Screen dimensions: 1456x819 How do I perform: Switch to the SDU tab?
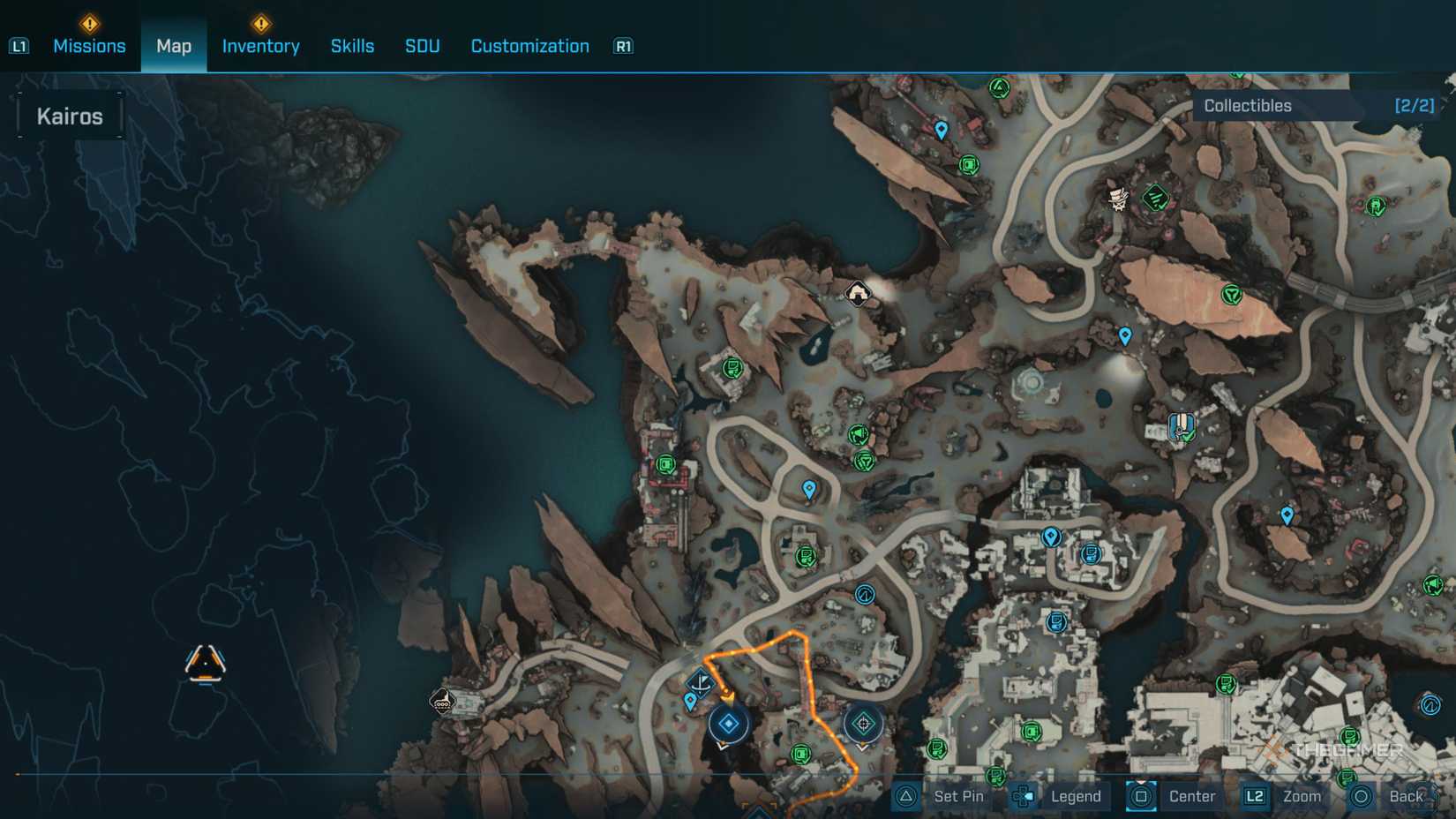(x=421, y=46)
